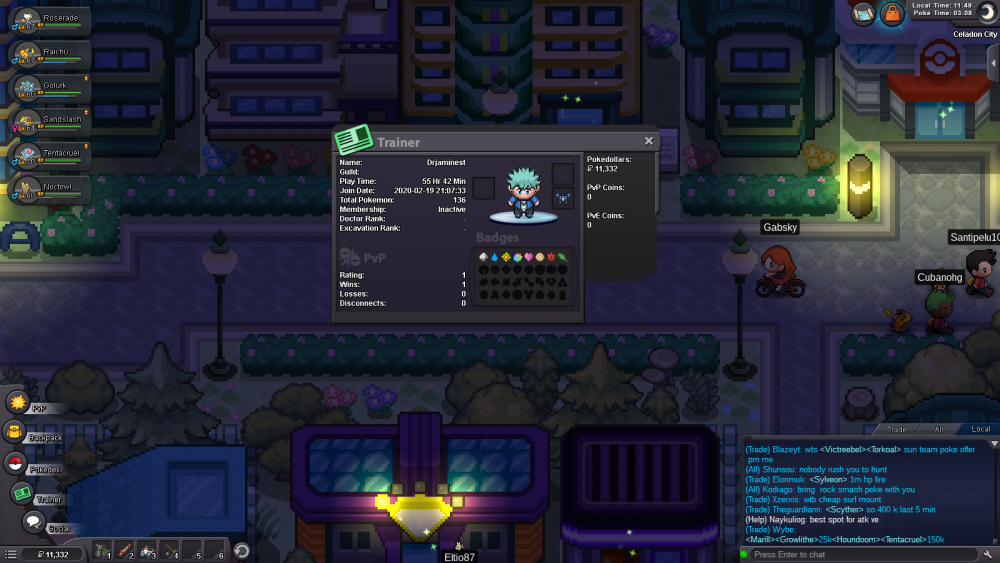Select Noctowl in the party list
The width and height of the screenshot is (1000, 563).
coord(50,190)
